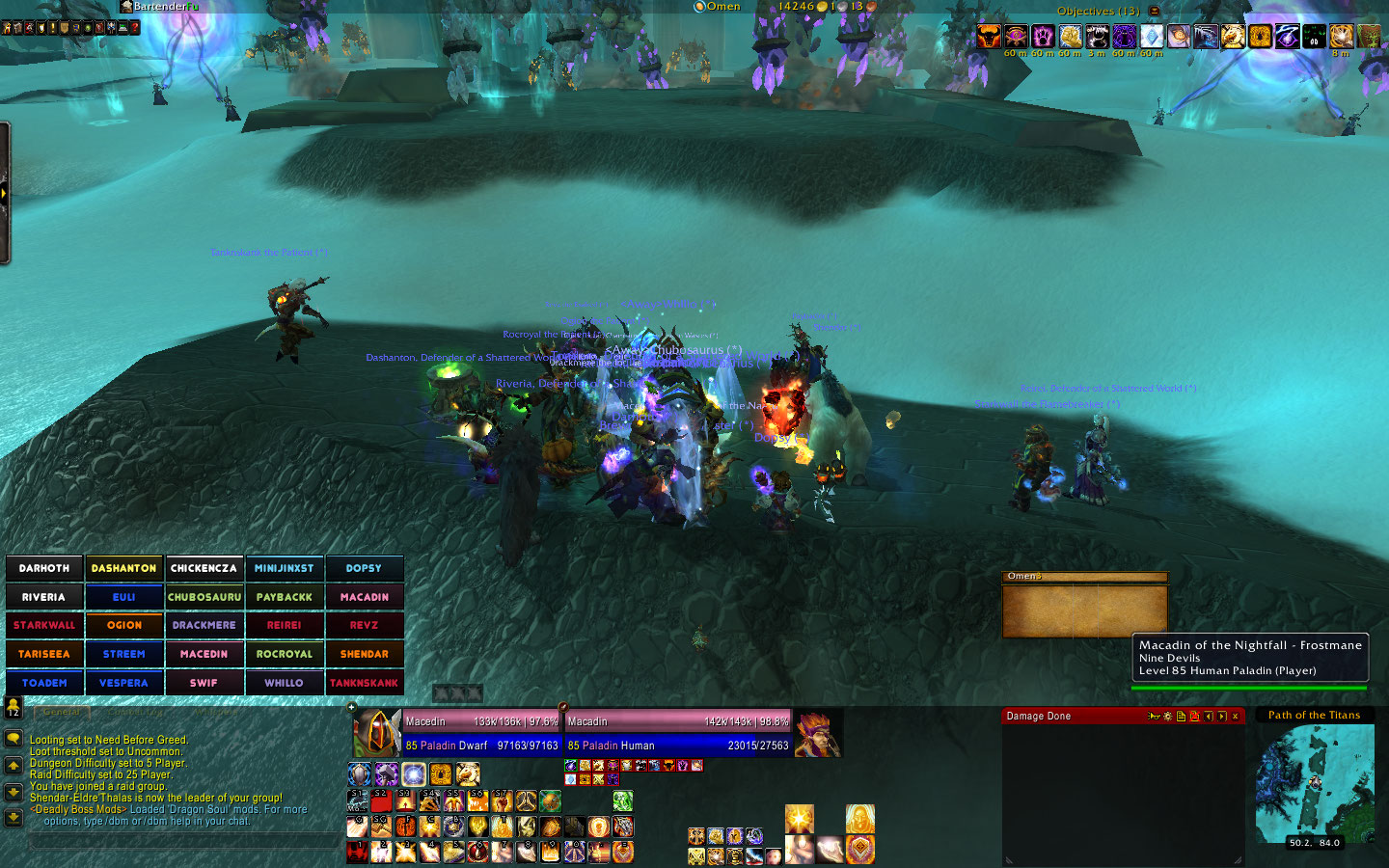Screen dimensions: 1389x868
Task: Click the white ice-crystal buff icon
Action: (1152, 37)
